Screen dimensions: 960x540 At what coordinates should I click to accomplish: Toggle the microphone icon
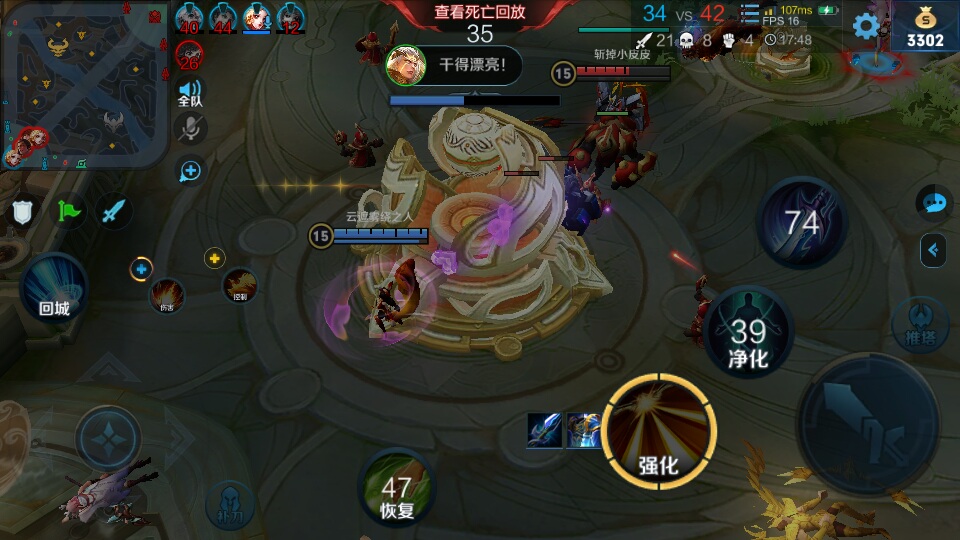(x=190, y=128)
